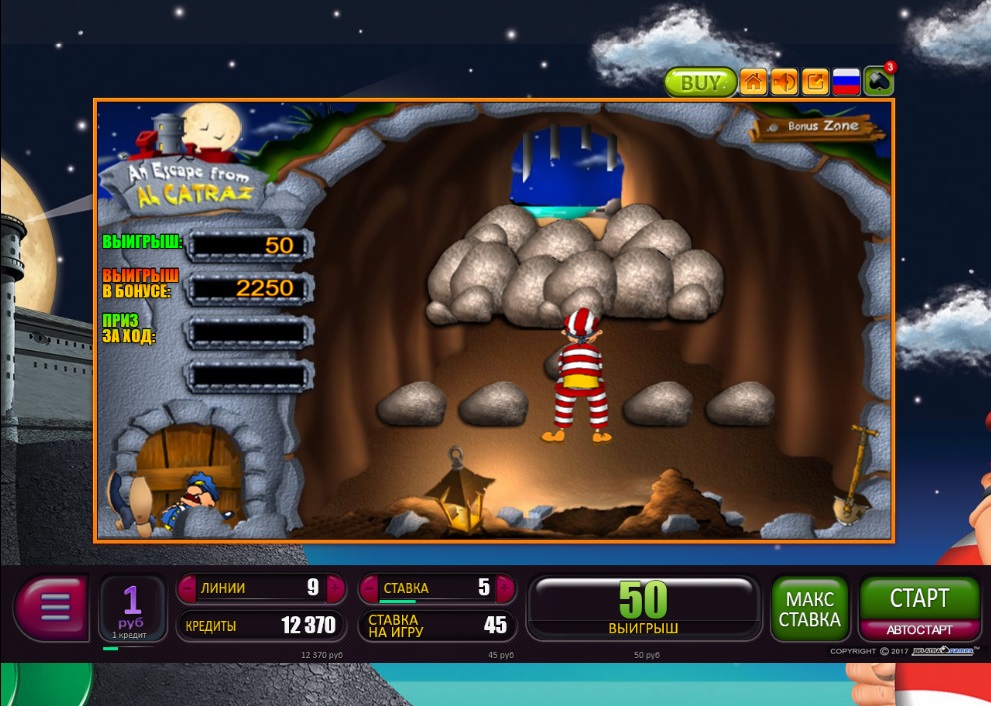991x706 pixels.
Task: Open the fullscreen arrow icon
Action: coord(815,82)
